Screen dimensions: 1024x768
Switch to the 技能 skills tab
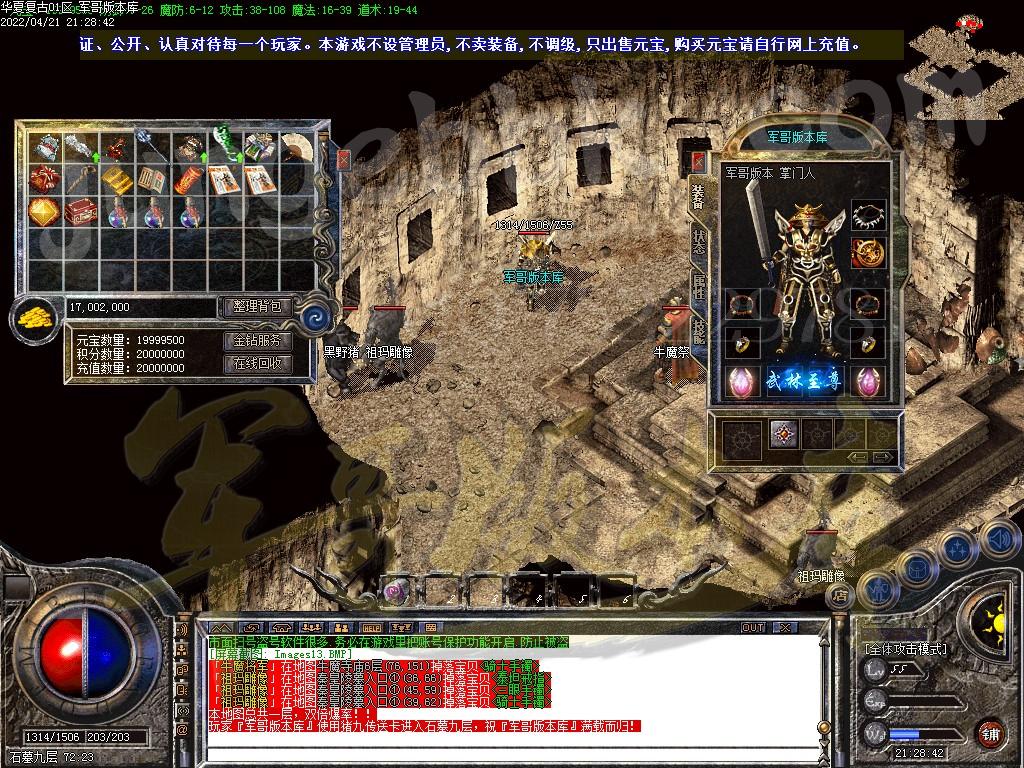pos(698,329)
